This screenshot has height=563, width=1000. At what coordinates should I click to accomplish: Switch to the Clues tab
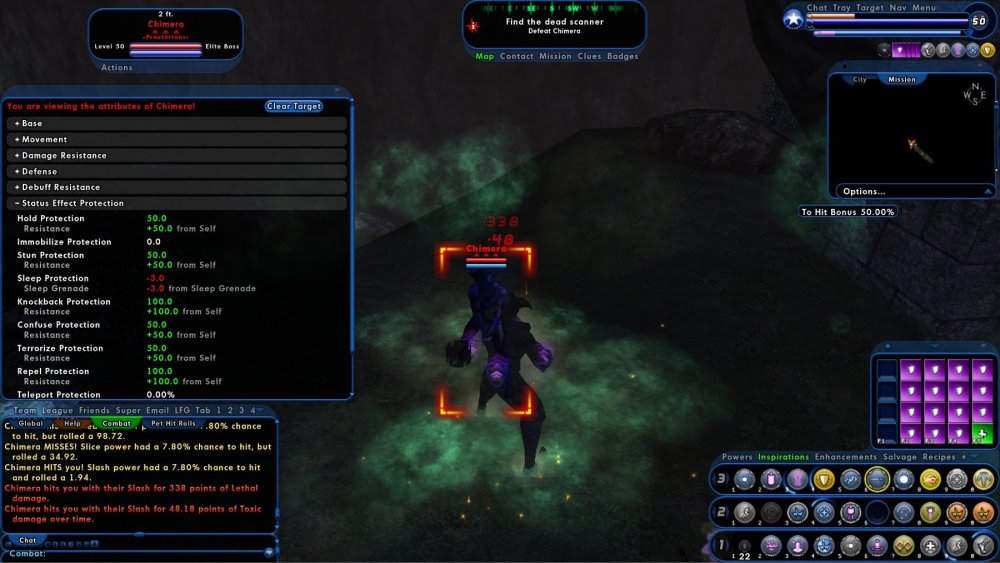[x=589, y=56]
